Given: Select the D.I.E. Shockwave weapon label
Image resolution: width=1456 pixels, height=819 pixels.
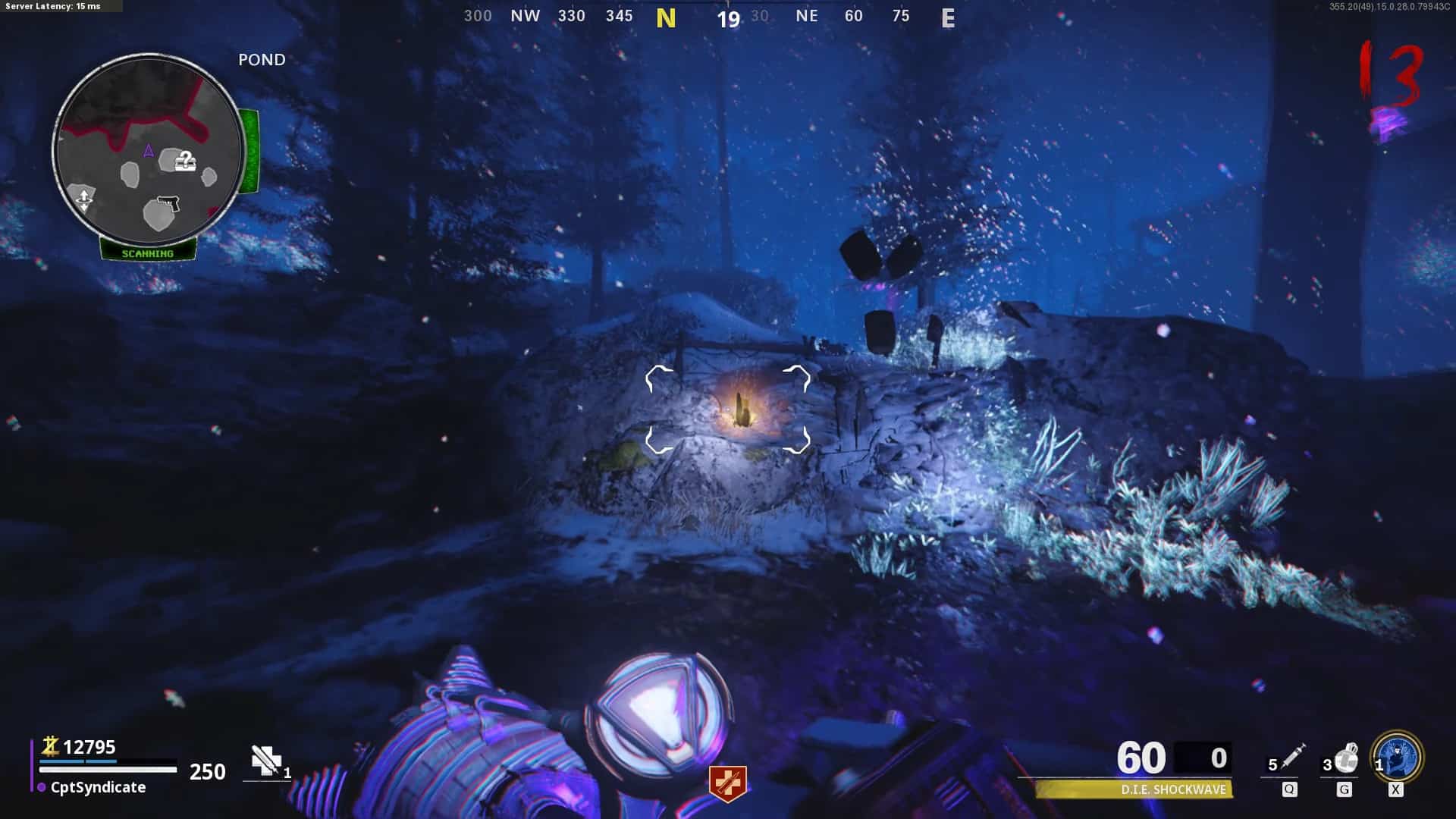Looking at the screenshot, I should [x=1173, y=789].
